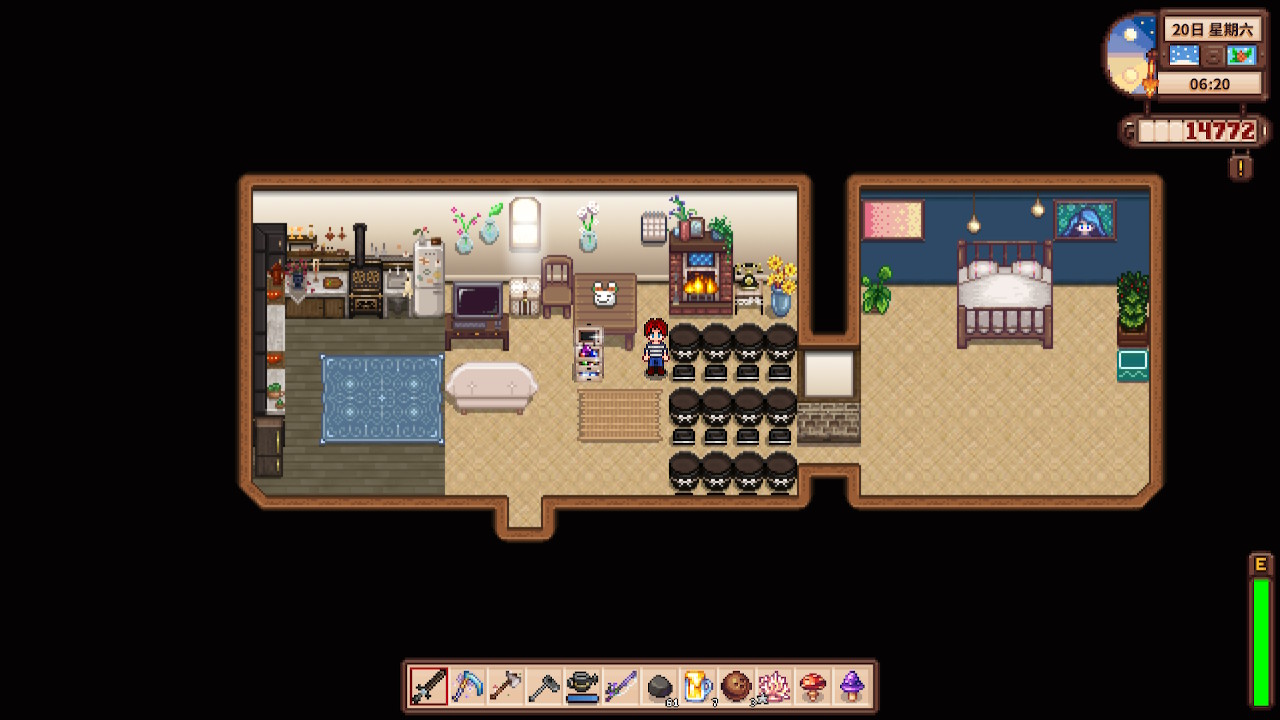The height and width of the screenshot is (720, 1280).
Task: Choose the blue scythe slot
Action: [467, 686]
